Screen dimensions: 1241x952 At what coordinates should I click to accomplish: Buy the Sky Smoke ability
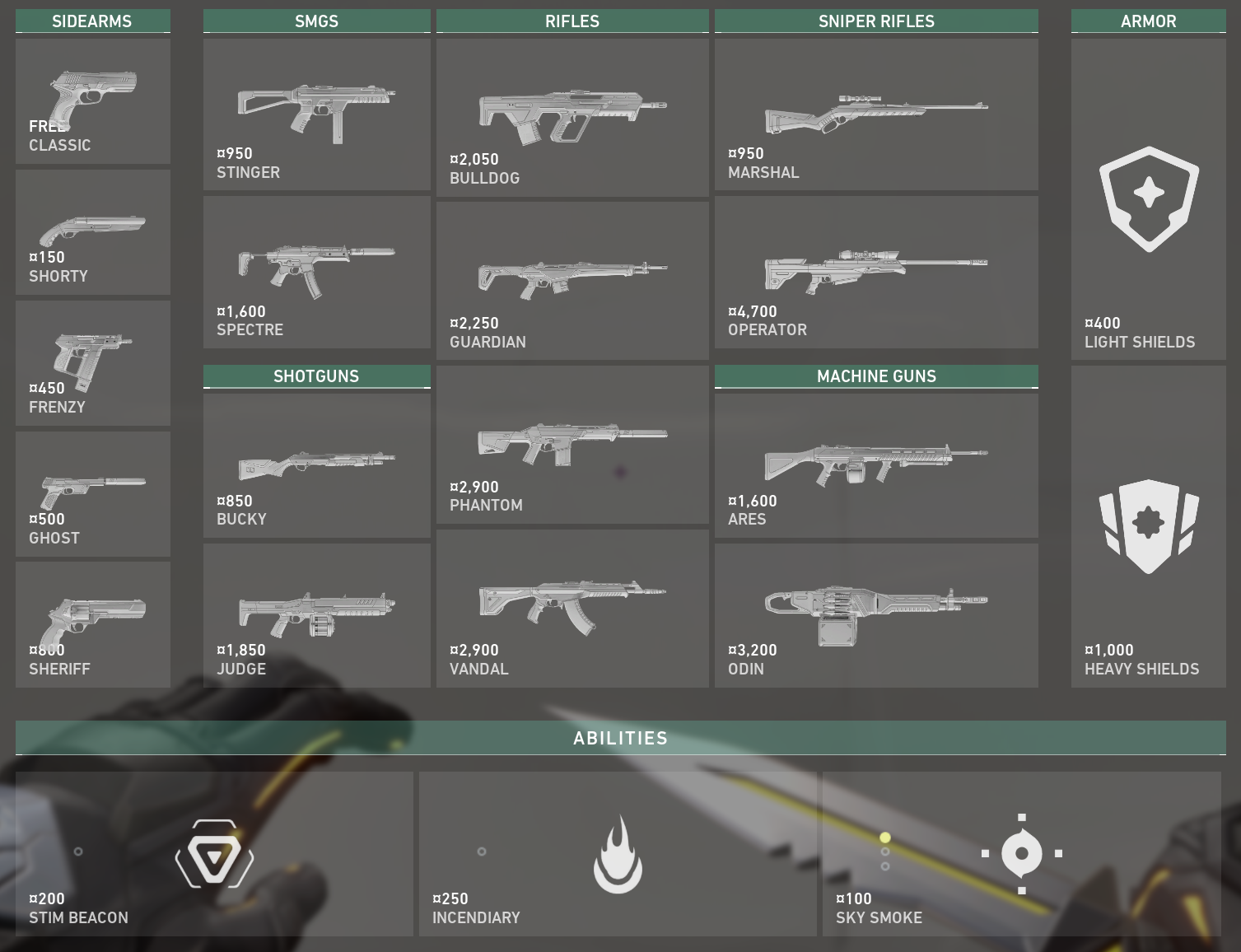click(x=1021, y=854)
